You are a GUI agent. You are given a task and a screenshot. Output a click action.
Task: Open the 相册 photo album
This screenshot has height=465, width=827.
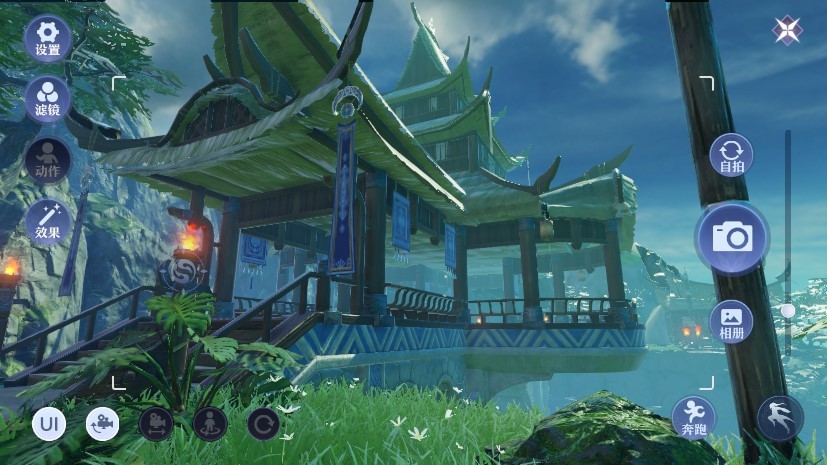pyautogui.click(x=731, y=321)
